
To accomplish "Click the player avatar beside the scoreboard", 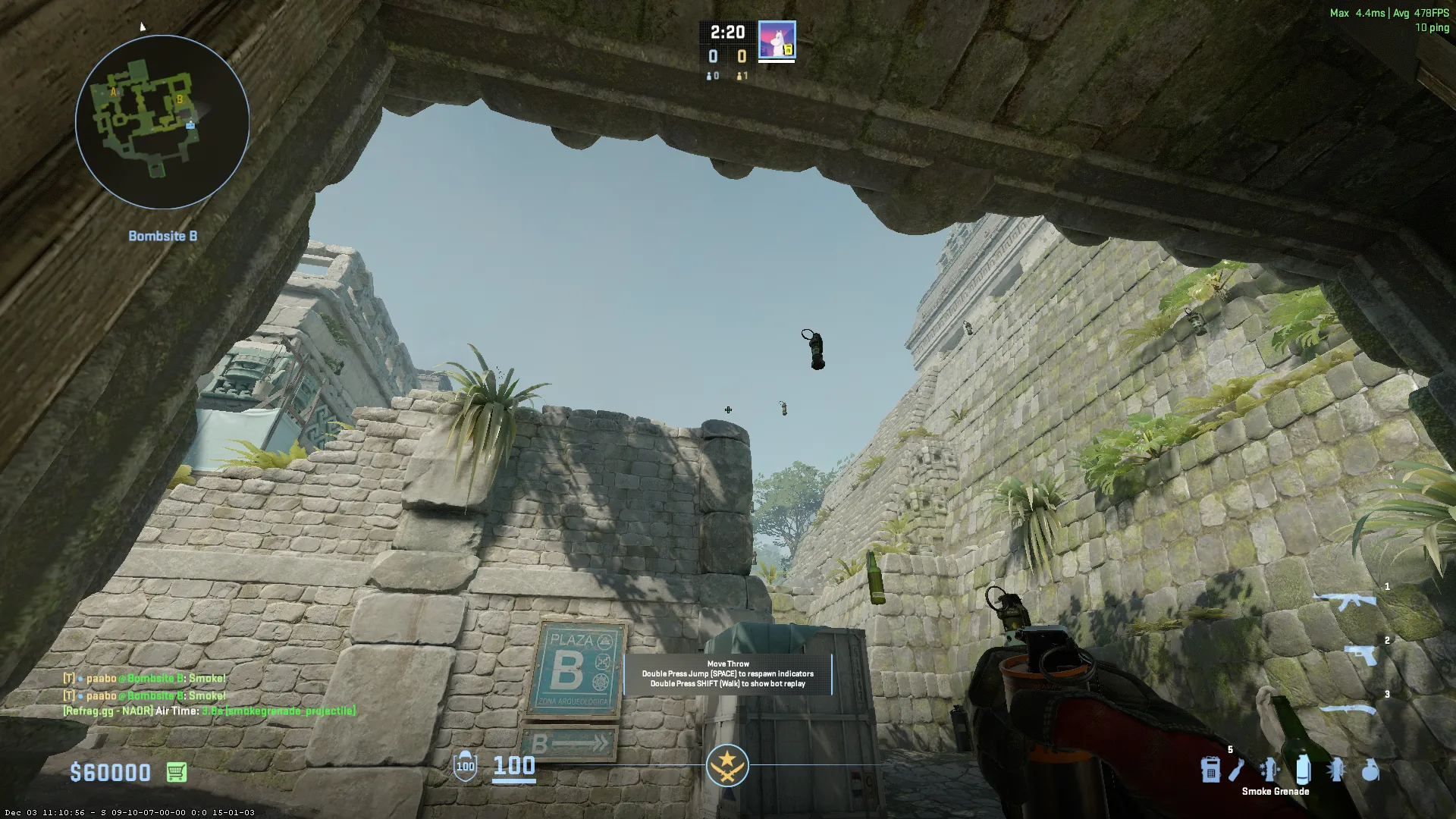I will 777,40.
